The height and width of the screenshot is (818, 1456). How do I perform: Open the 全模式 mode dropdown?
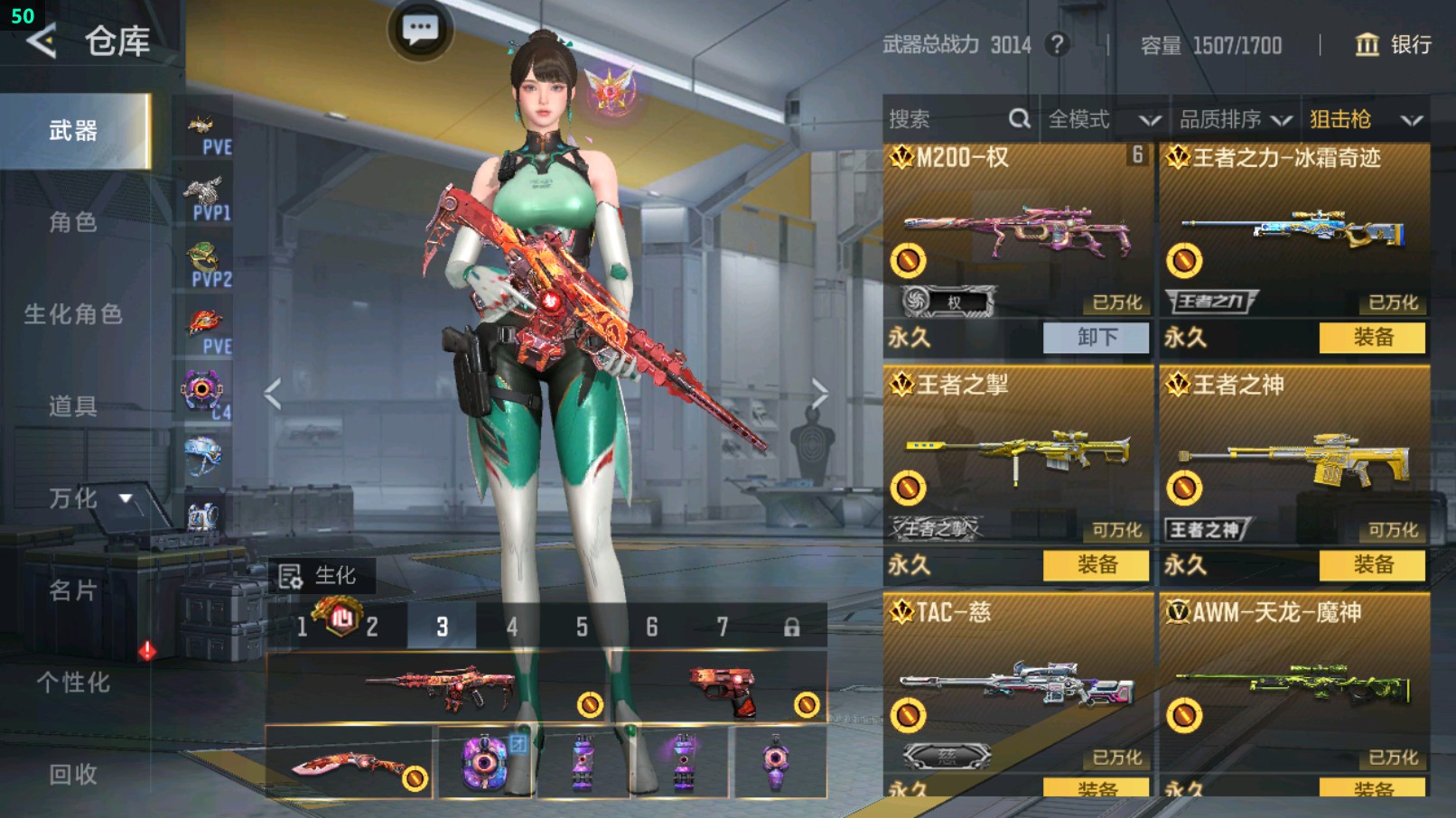pos(1103,119)
